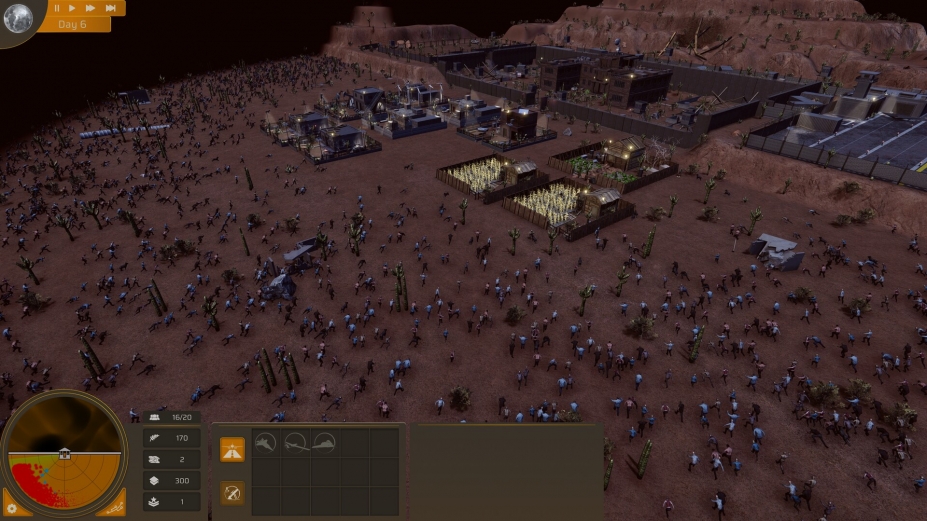Click the graph icon beside the minimap
This screenshot has height=521, width=927.
click(x=115, y=507)
